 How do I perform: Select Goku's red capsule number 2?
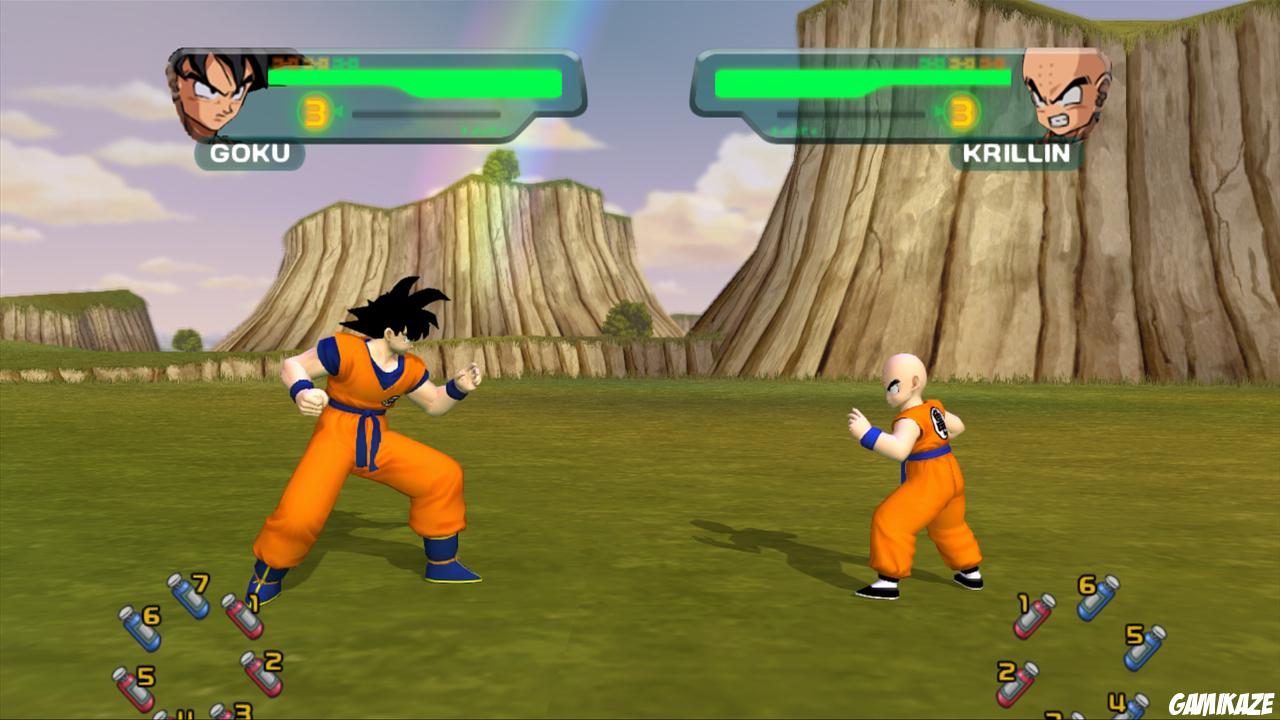pos(264,675)
